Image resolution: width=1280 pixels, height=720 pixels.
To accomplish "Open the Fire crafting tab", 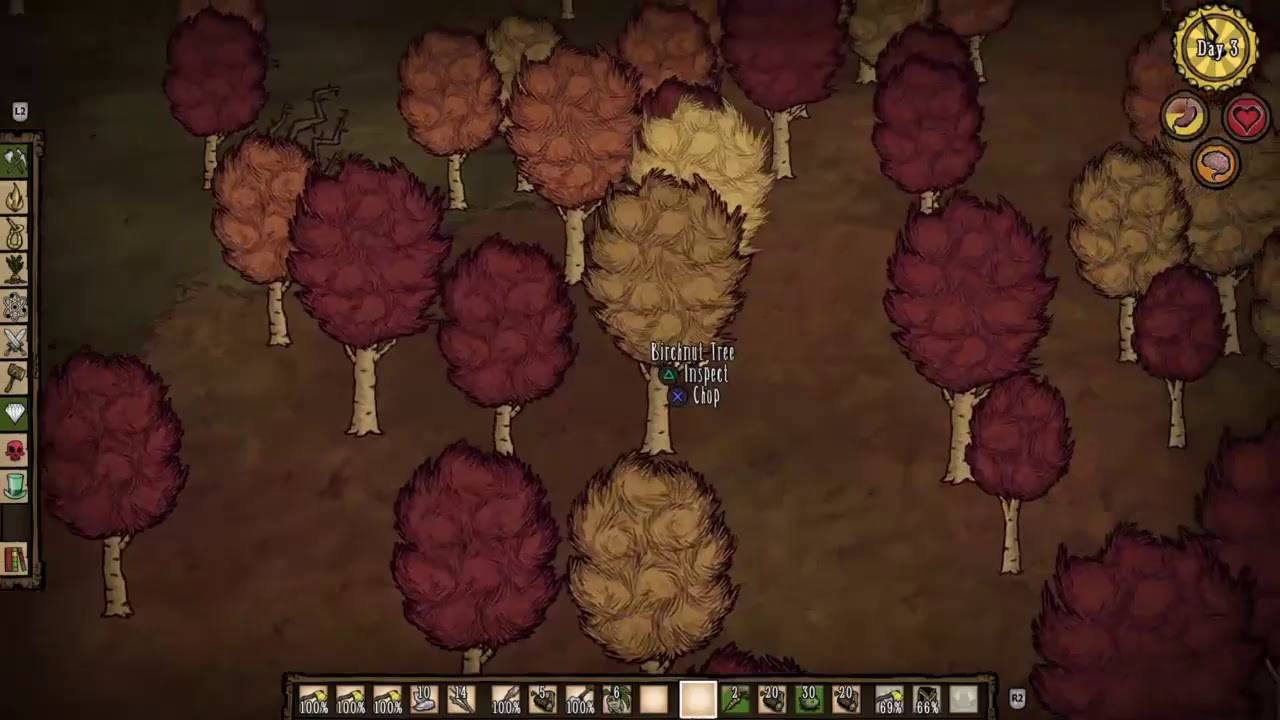I will 16,198.
